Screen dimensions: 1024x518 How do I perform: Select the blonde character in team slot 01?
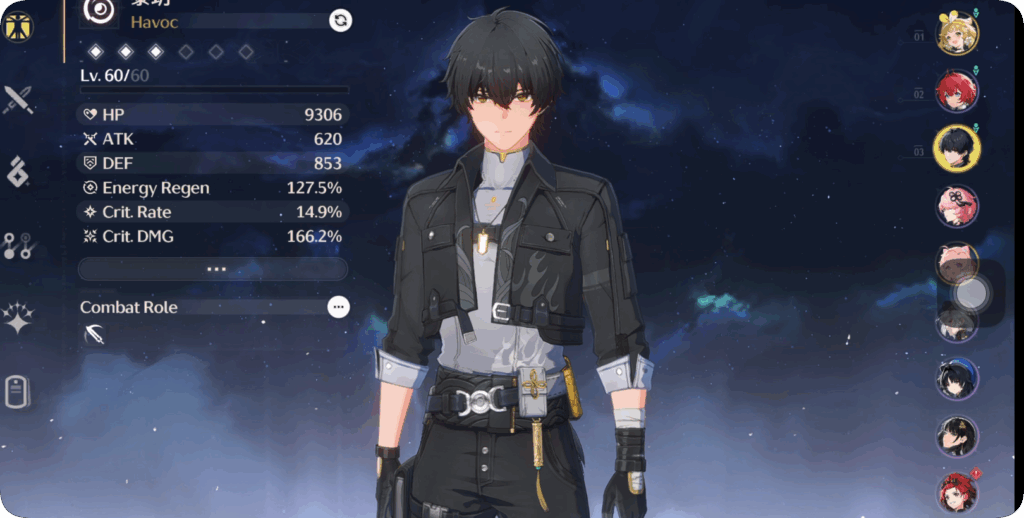click(957, 35)
